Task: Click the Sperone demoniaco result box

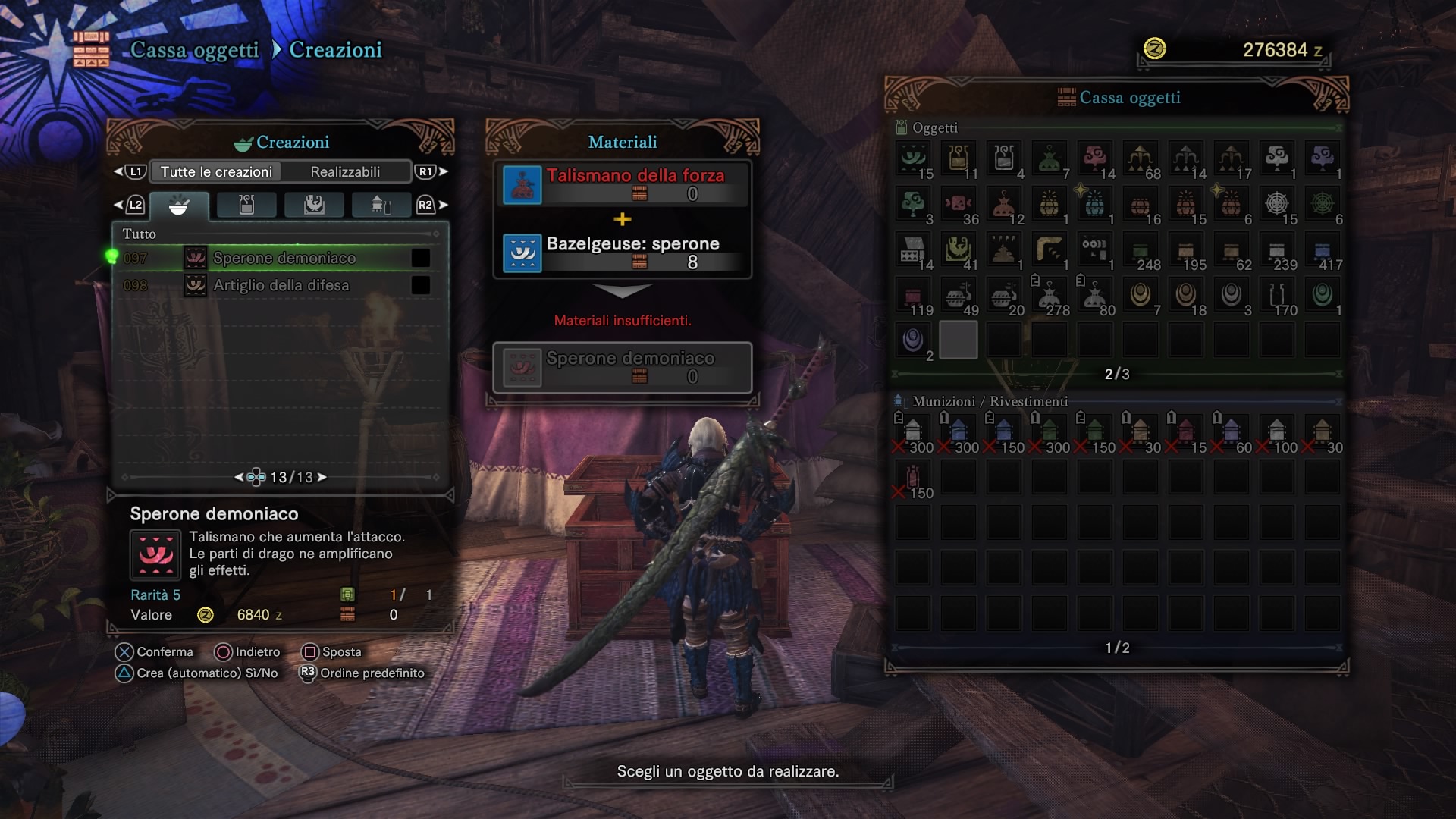Action: (x=622, y=368)
